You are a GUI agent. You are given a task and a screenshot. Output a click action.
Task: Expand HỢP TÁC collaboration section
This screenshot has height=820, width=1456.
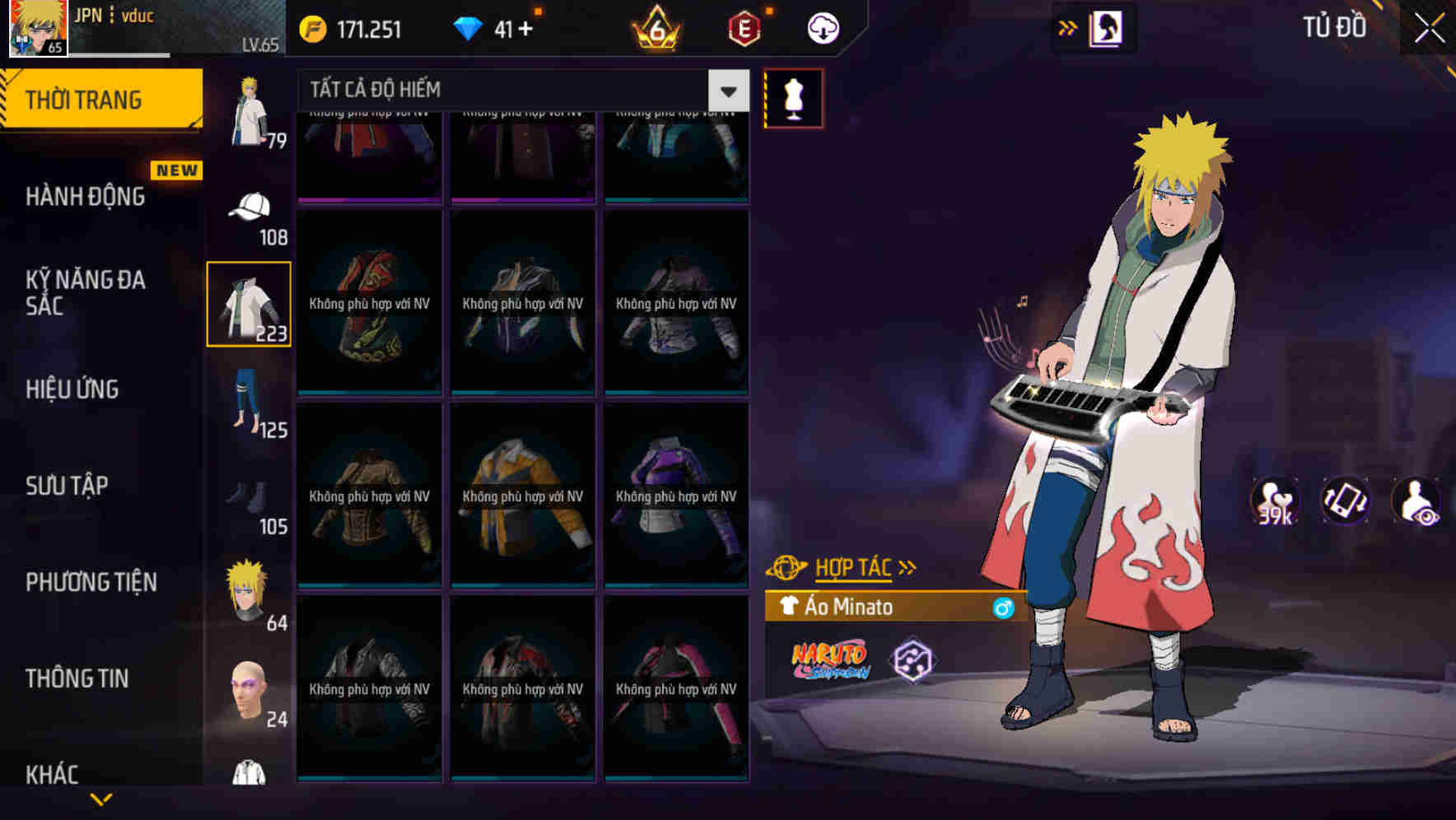click(856, 566)
